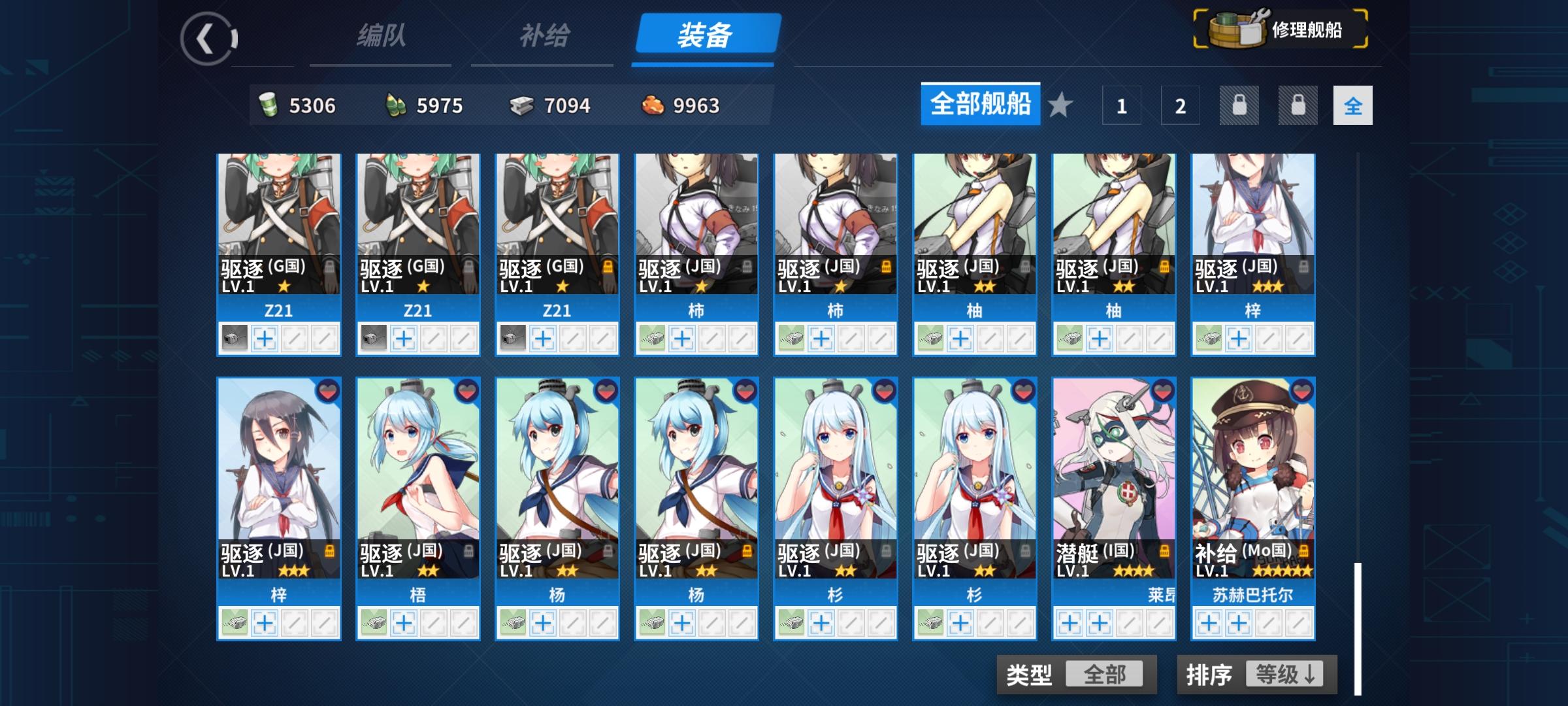Image resolution: width=1568 pixels, height=706 pixels.
Task: Click the 全 select-all button
Action: pos(1352,105)
